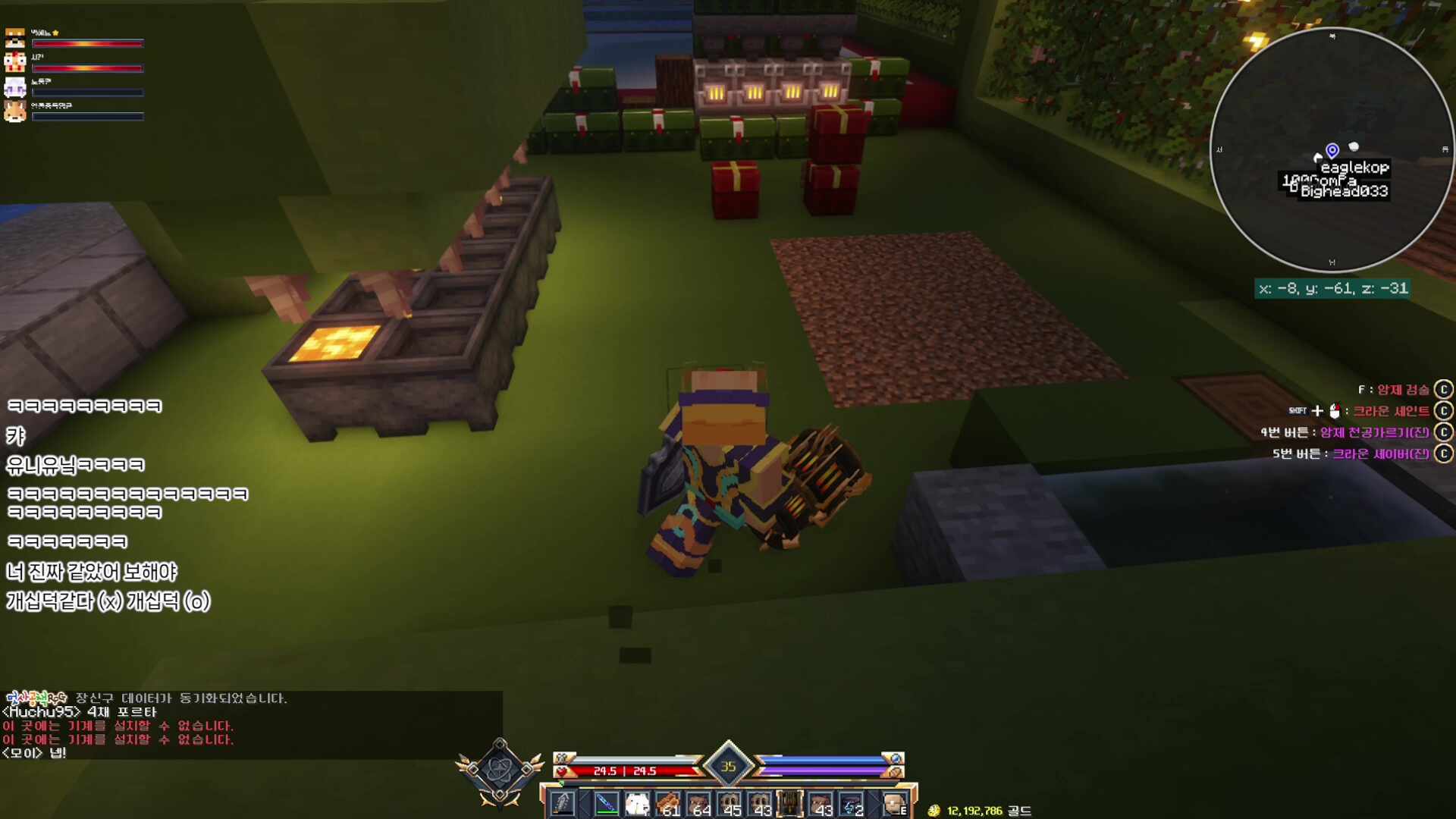The image size is (1456, 819).
Task: Click the weapon slot at the hotbar's left end
Action: pos(563,803)
